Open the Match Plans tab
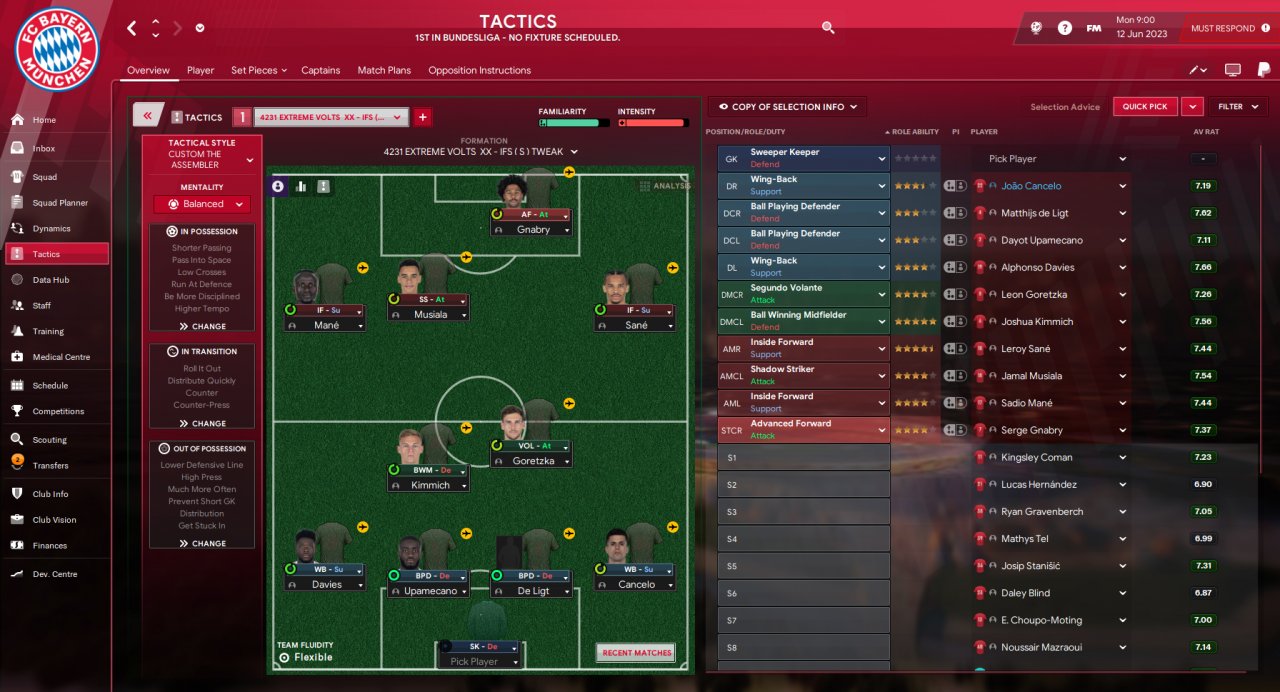Screen dimensions: 1280x692 click(x=384, y=71)
